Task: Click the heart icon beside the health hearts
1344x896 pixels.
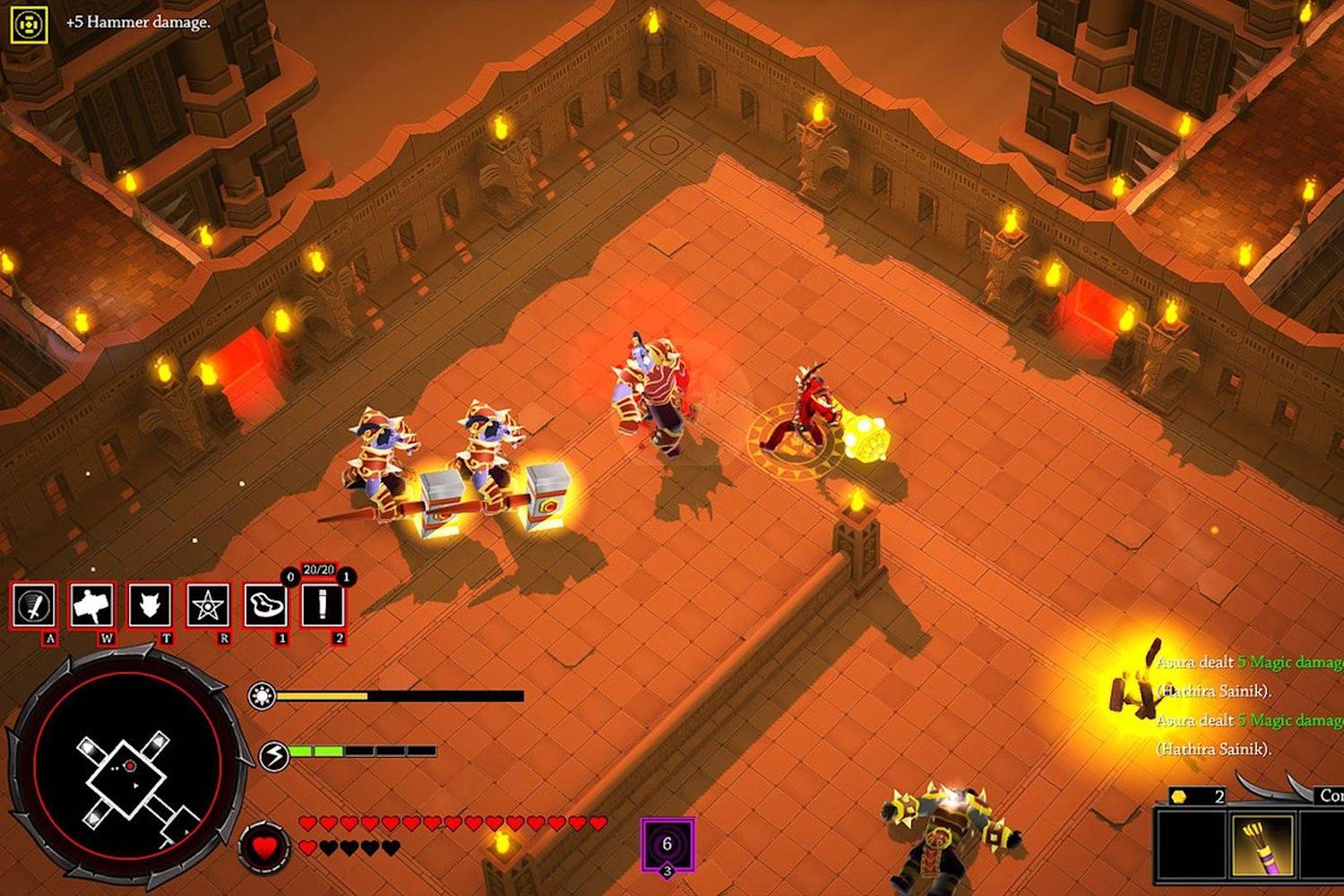Action: point(264,845)
